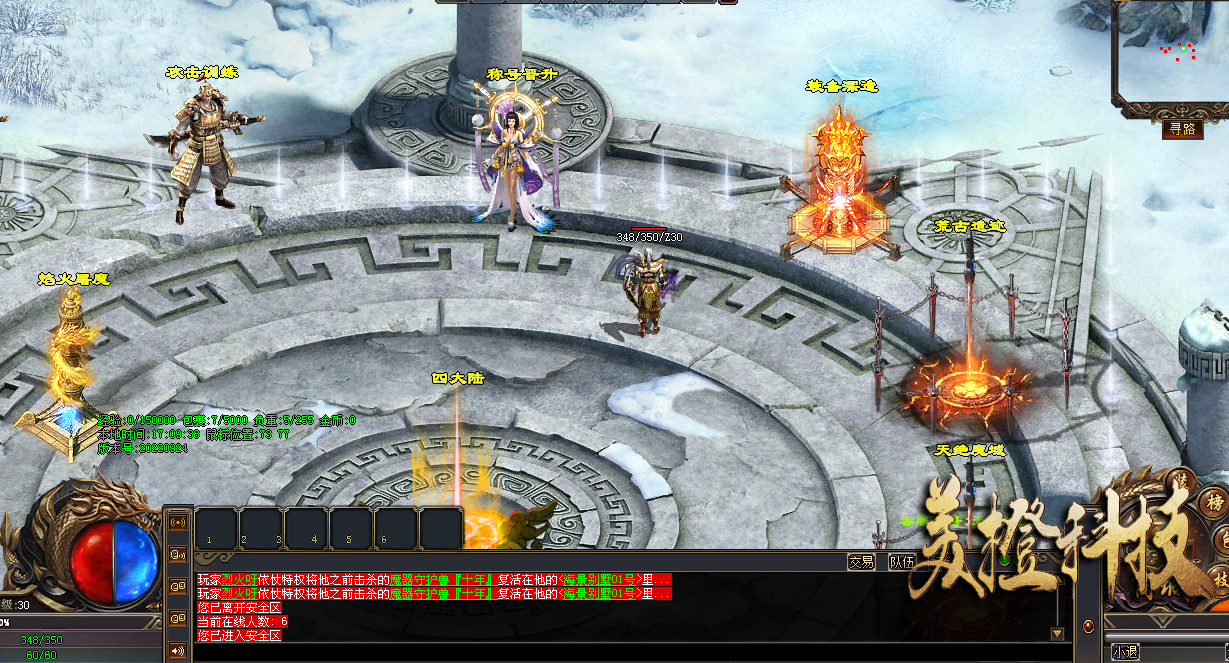Image resolution: width=1229 pixels, height=663 pixels.
Task: Open the 技 skills round button
Action: point(1221,578)
